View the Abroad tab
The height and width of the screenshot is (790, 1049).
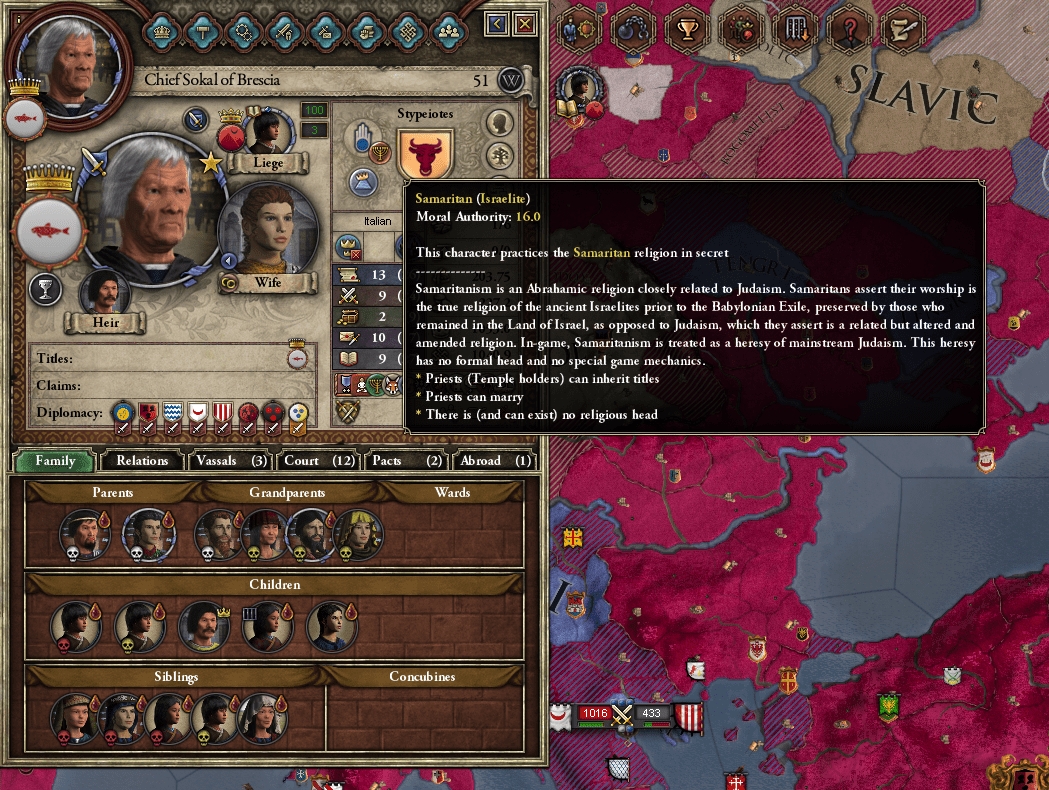tap(495, 461)
